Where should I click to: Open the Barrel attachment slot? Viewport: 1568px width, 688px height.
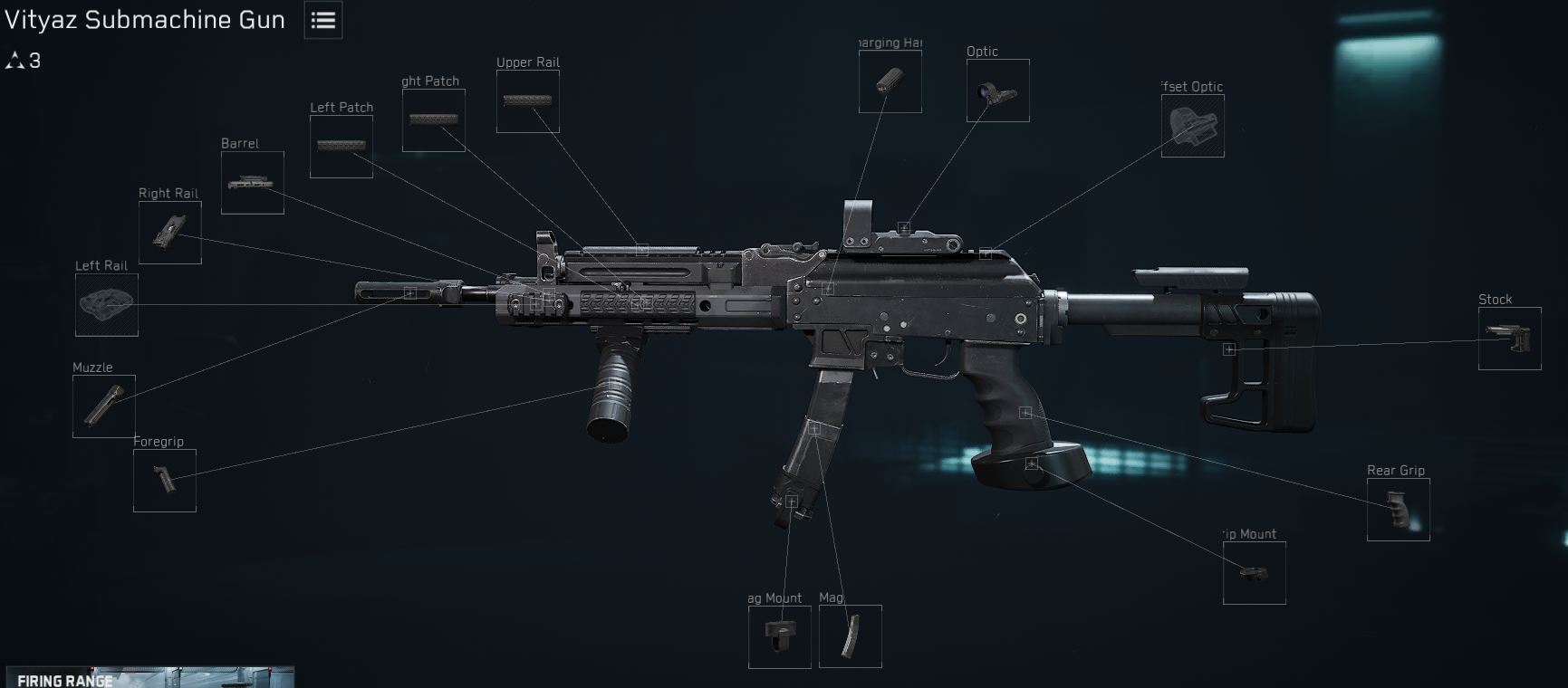tap(251, 182)
